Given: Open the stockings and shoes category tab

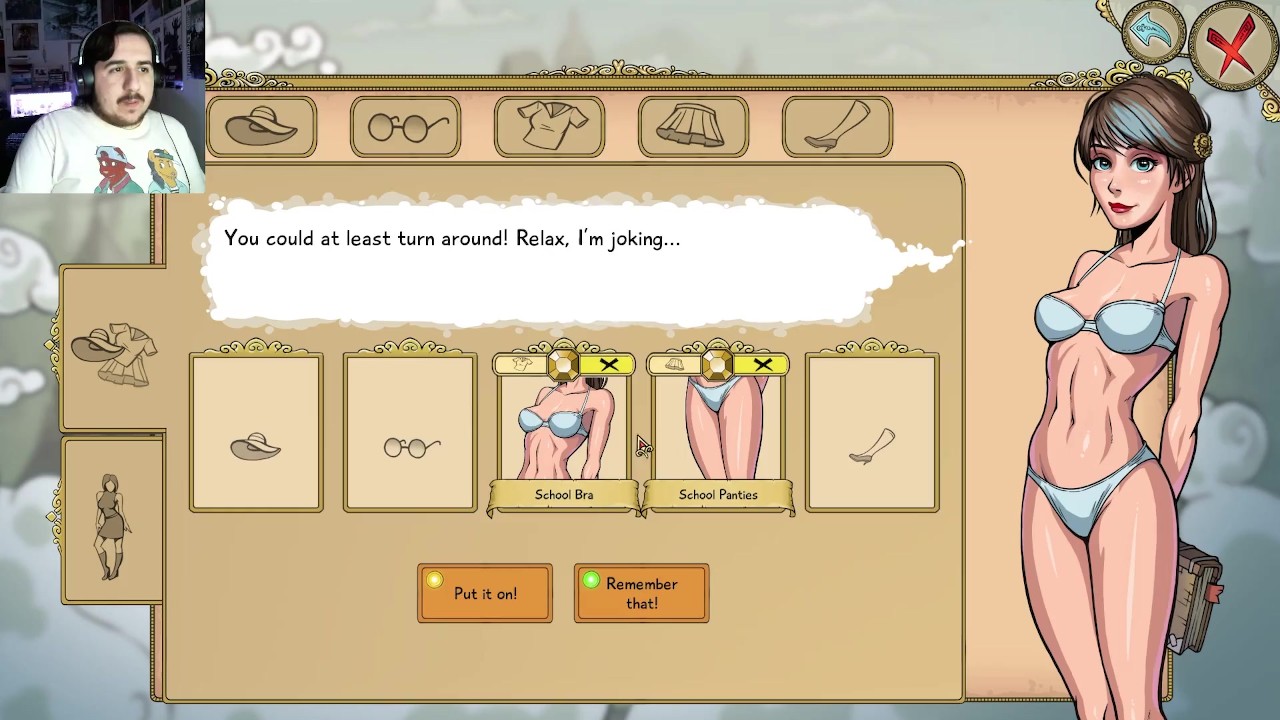Looking at the screenshot, I should click(837, 127).
